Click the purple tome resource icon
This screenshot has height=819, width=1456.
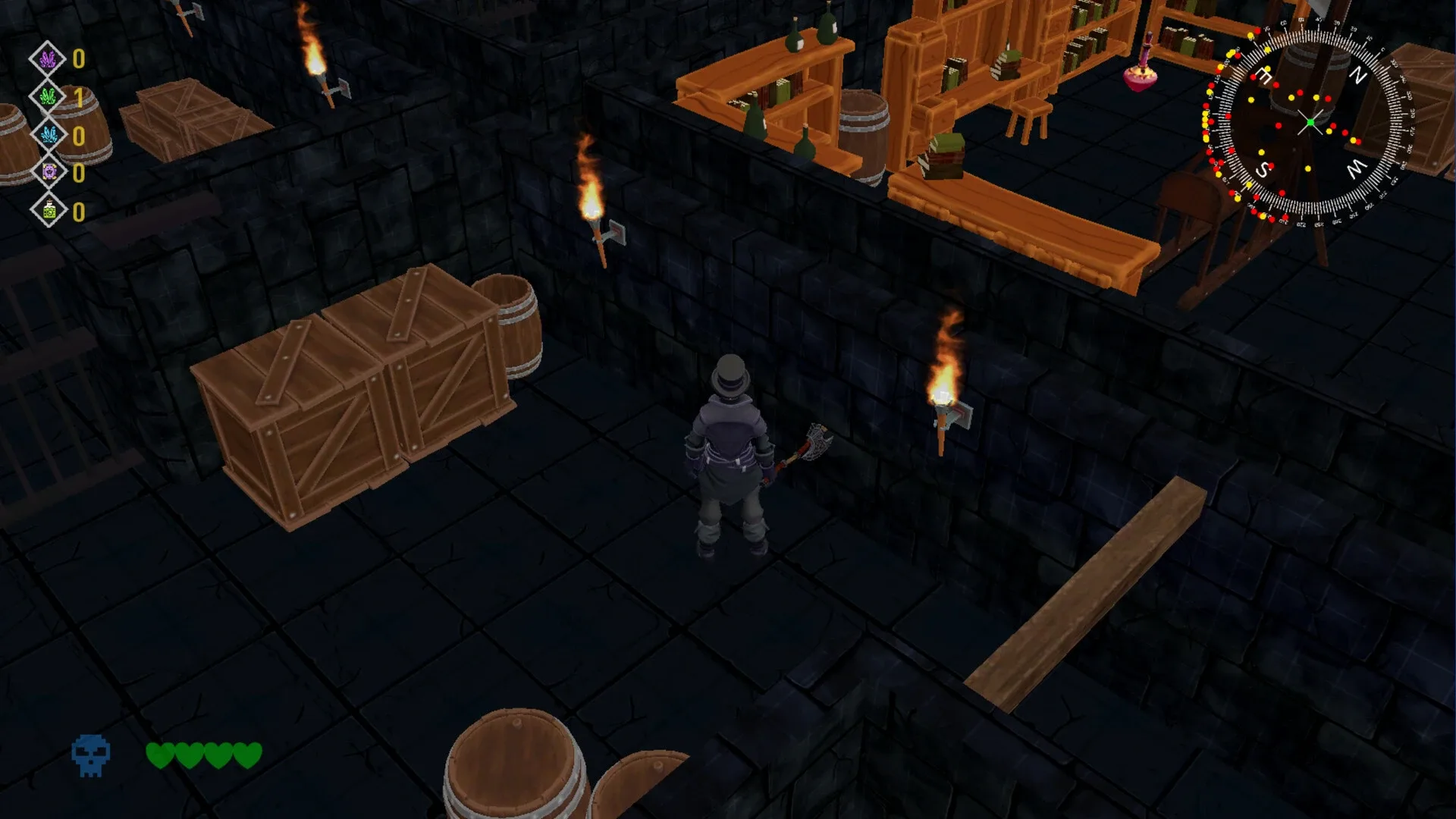coord(49,171)
